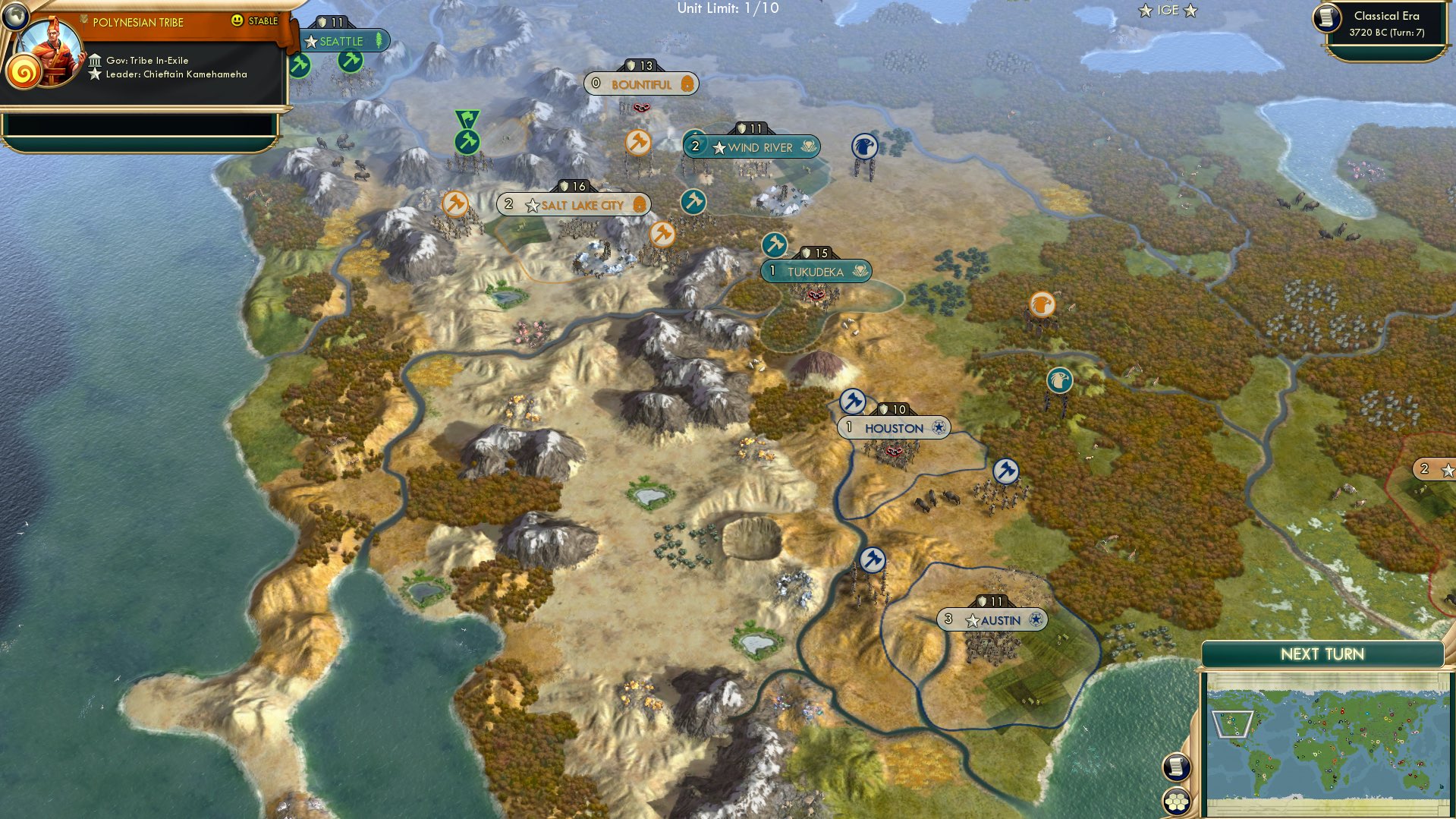Click the Bountiful city banner

[642, 84]
